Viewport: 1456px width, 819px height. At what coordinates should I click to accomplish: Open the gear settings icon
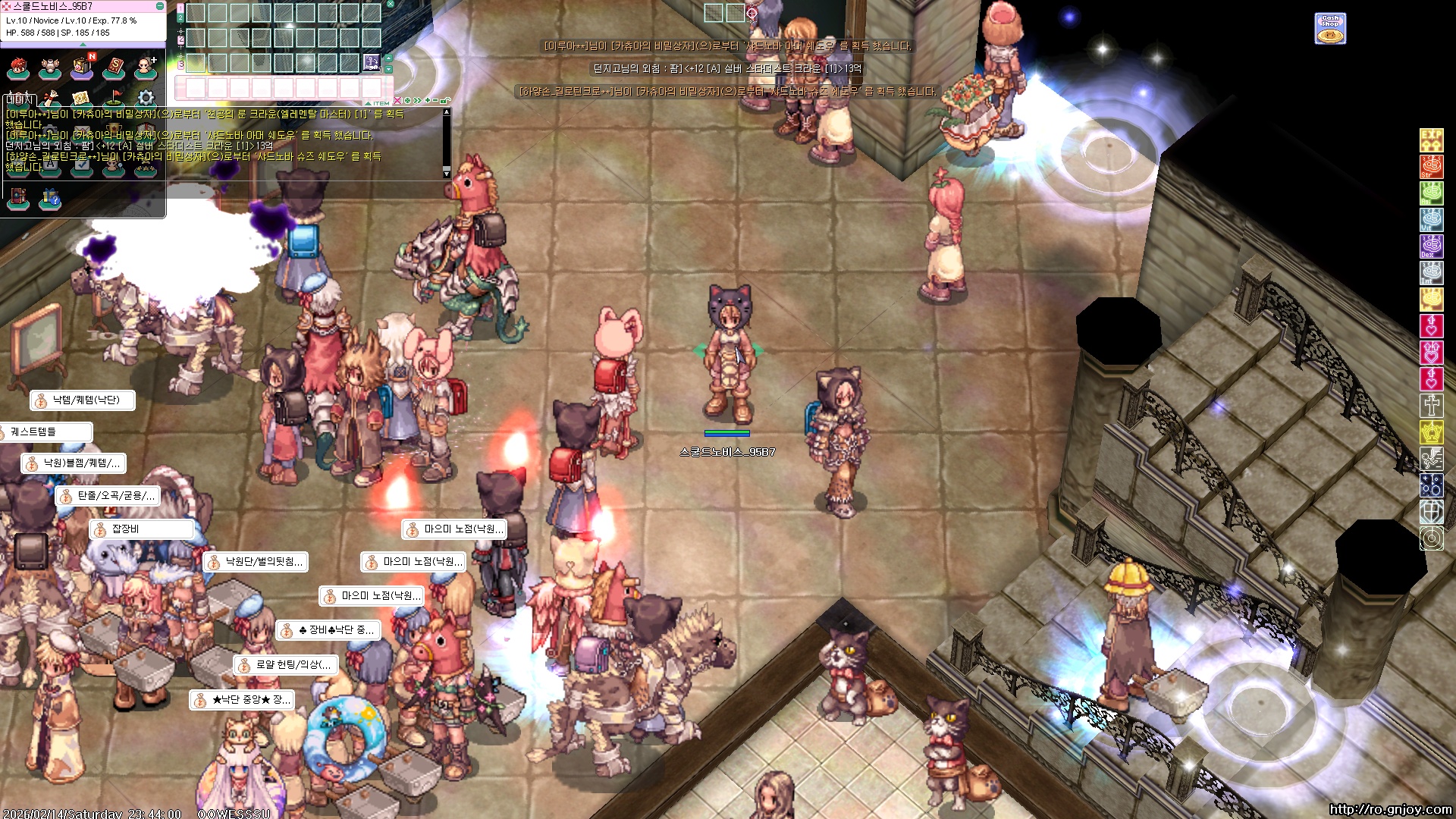[146, 98]
